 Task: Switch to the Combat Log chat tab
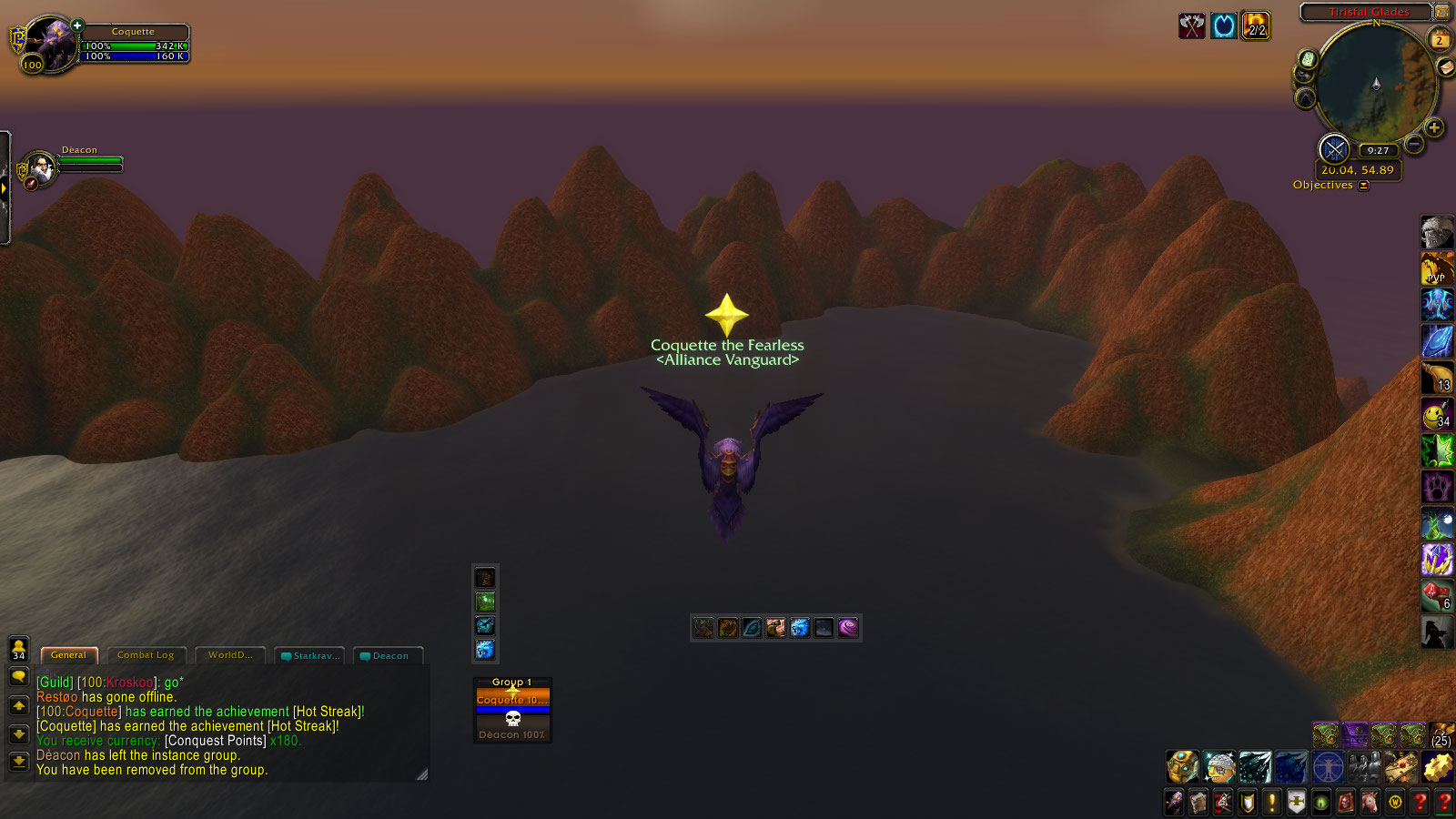pyautogui.click(x=146, y=655)
